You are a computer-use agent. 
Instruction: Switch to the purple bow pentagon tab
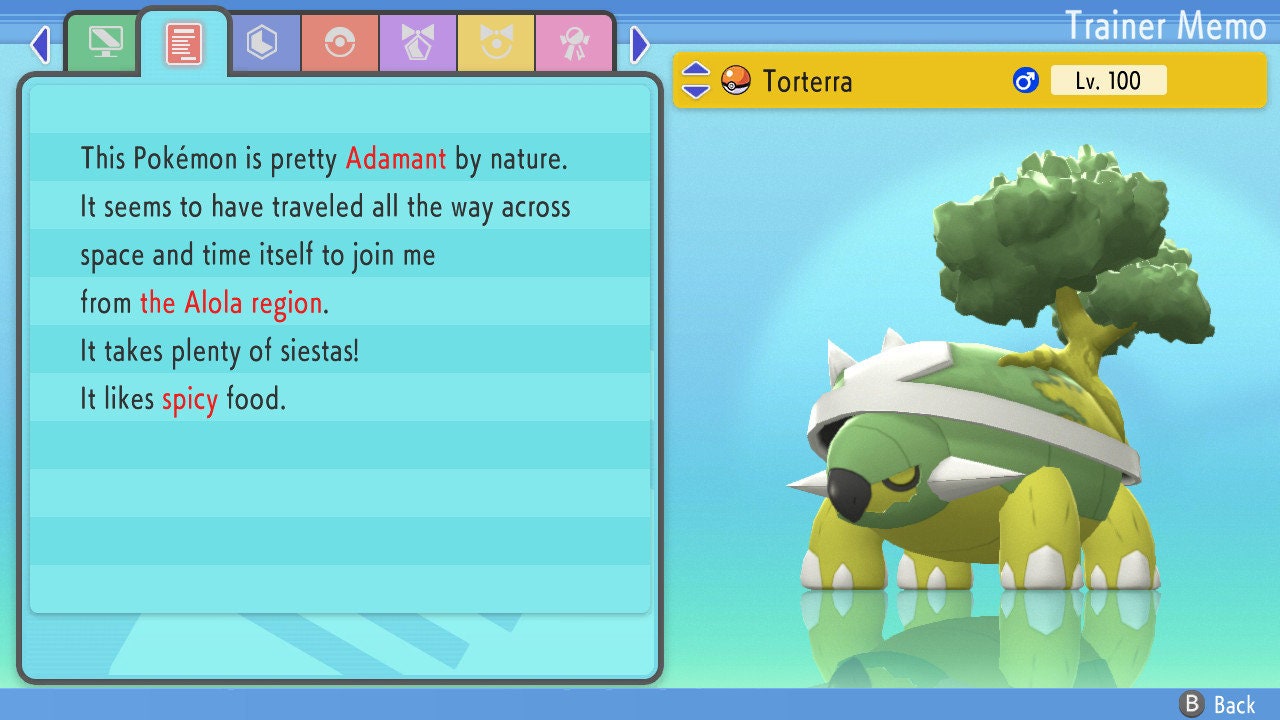pyautogui.click(x=418, y=43)
